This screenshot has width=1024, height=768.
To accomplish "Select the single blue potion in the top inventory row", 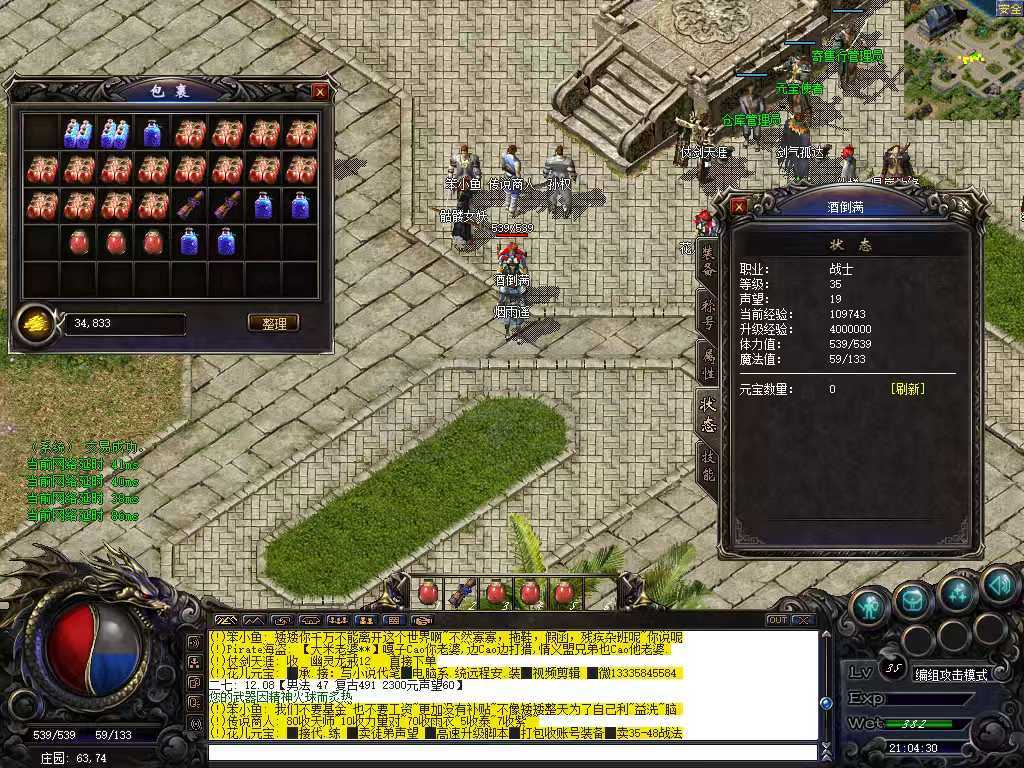I will pyautogui.click(x=152, y=133).
